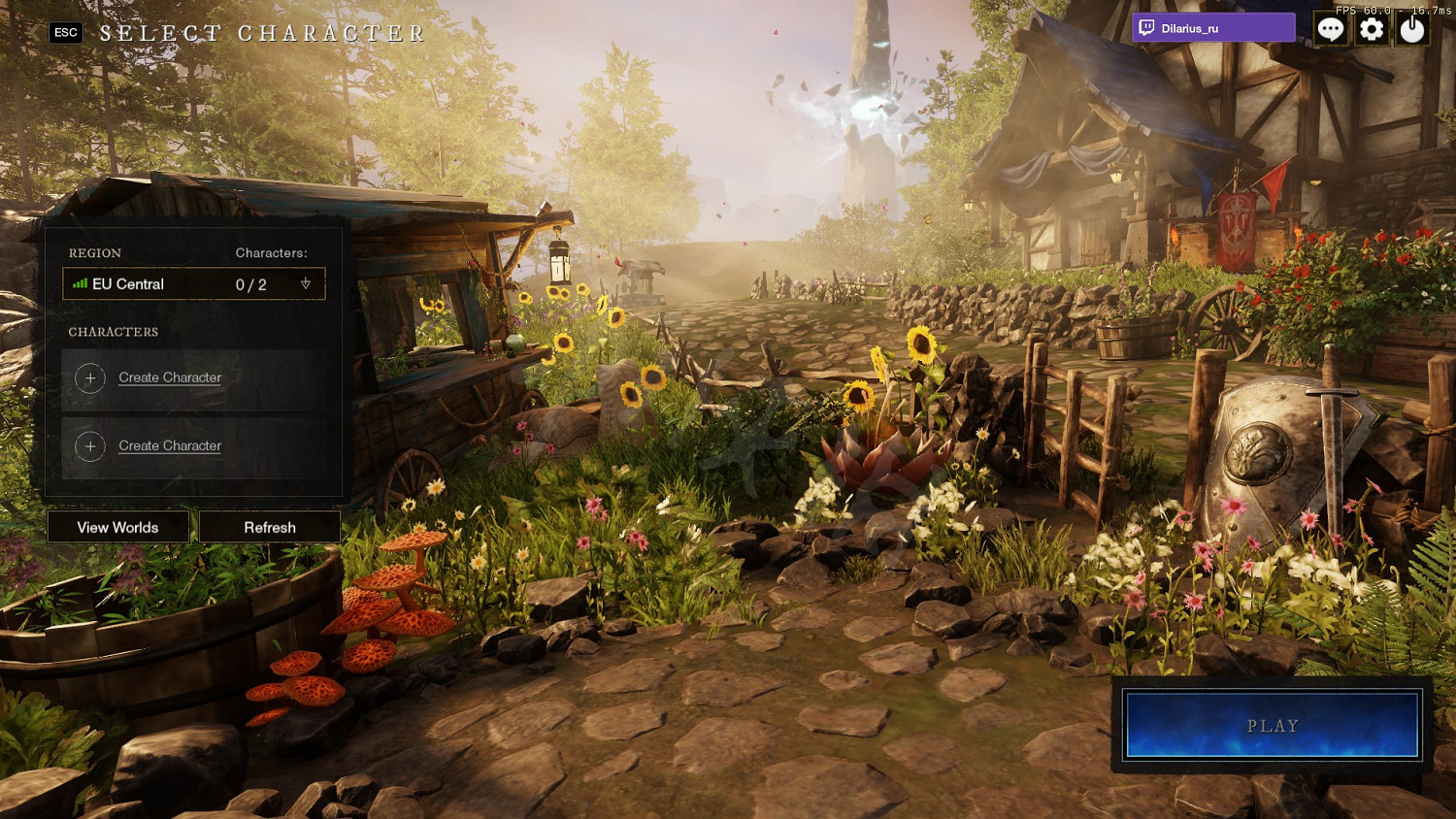Open the Twitch account Dilarius_ru button

tap(1213, 28)
